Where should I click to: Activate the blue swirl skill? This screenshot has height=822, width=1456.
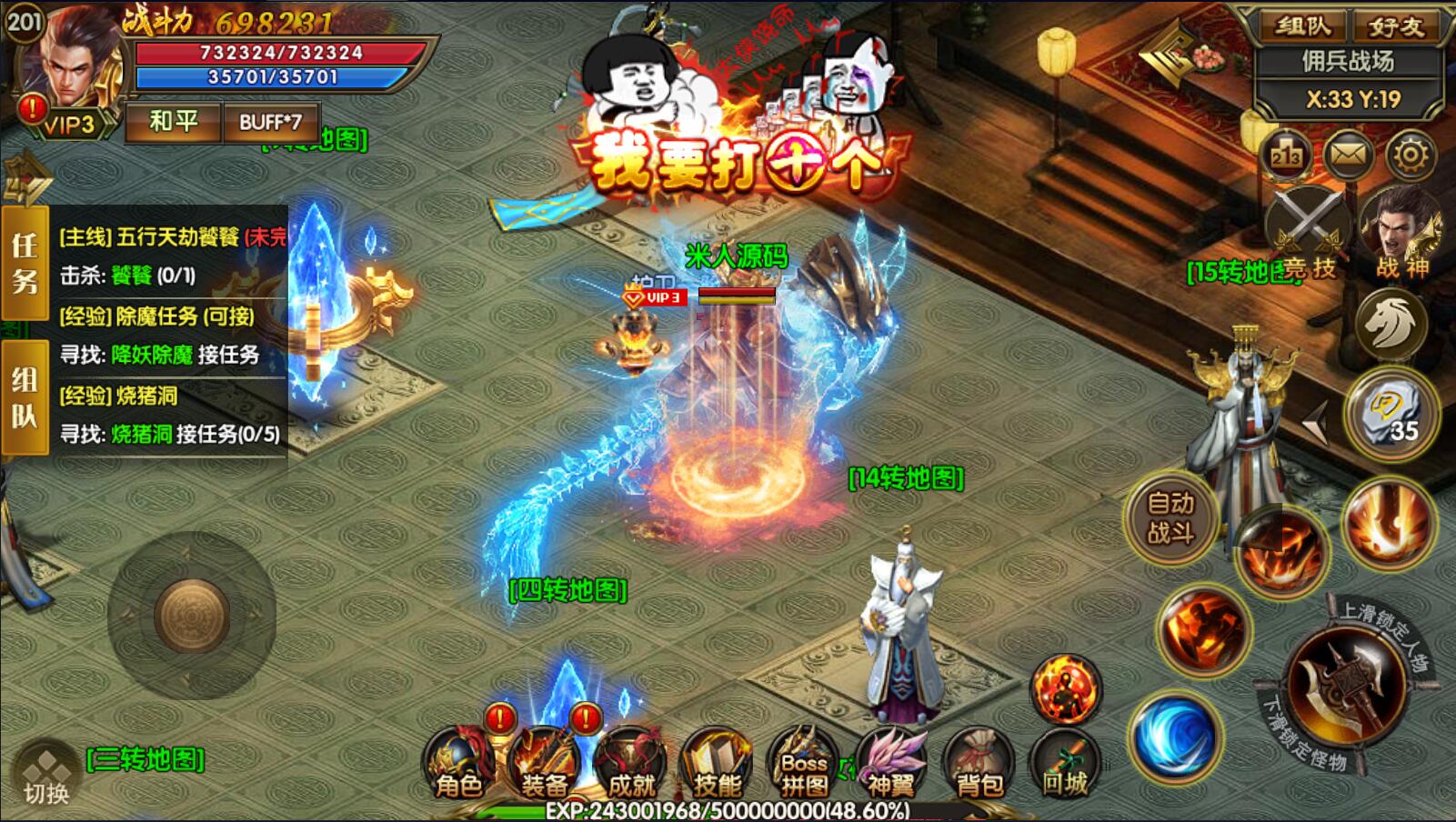coord(1174,736)
